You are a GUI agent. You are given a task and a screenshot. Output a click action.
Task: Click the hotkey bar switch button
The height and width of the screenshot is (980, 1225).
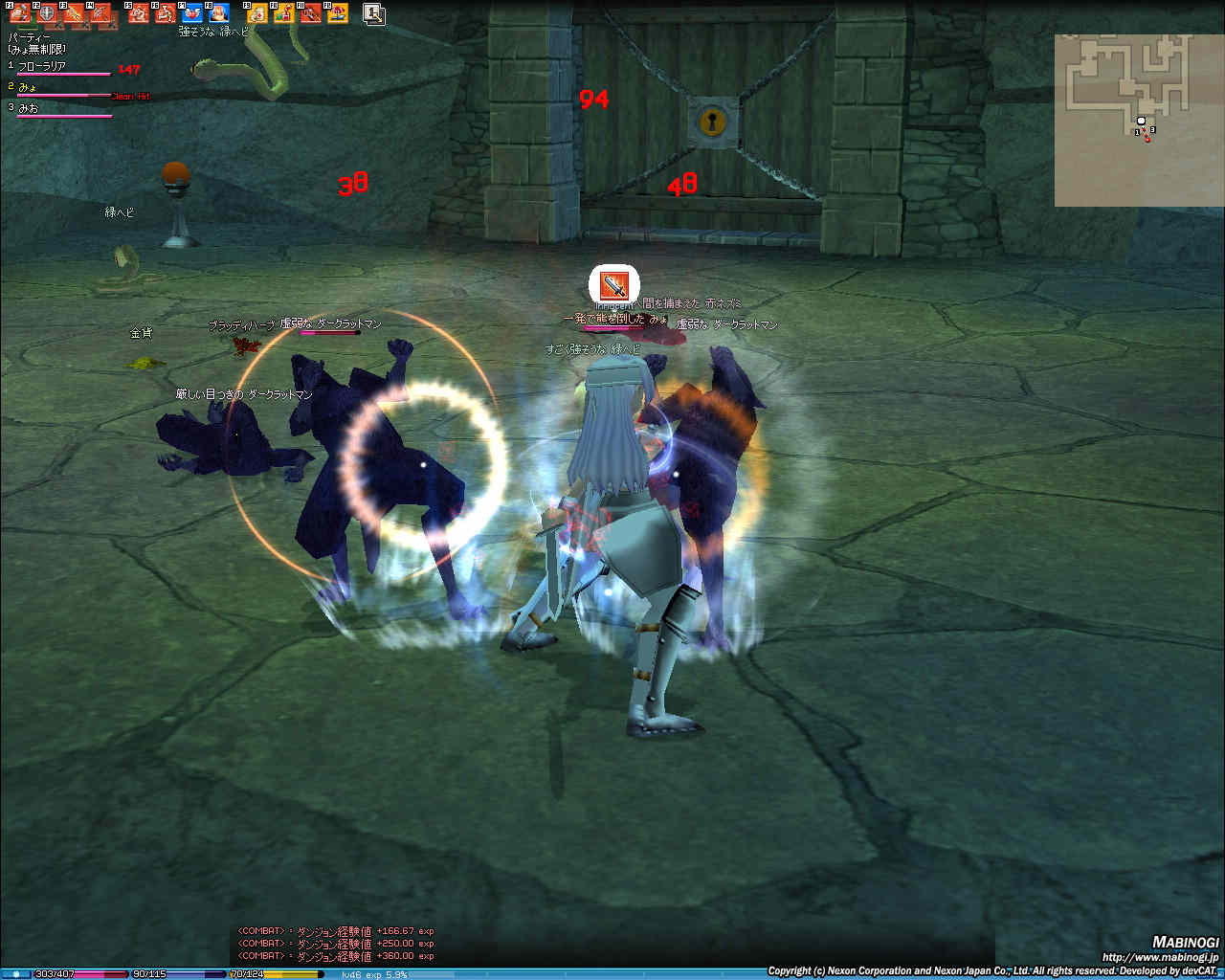pos(374,13)
